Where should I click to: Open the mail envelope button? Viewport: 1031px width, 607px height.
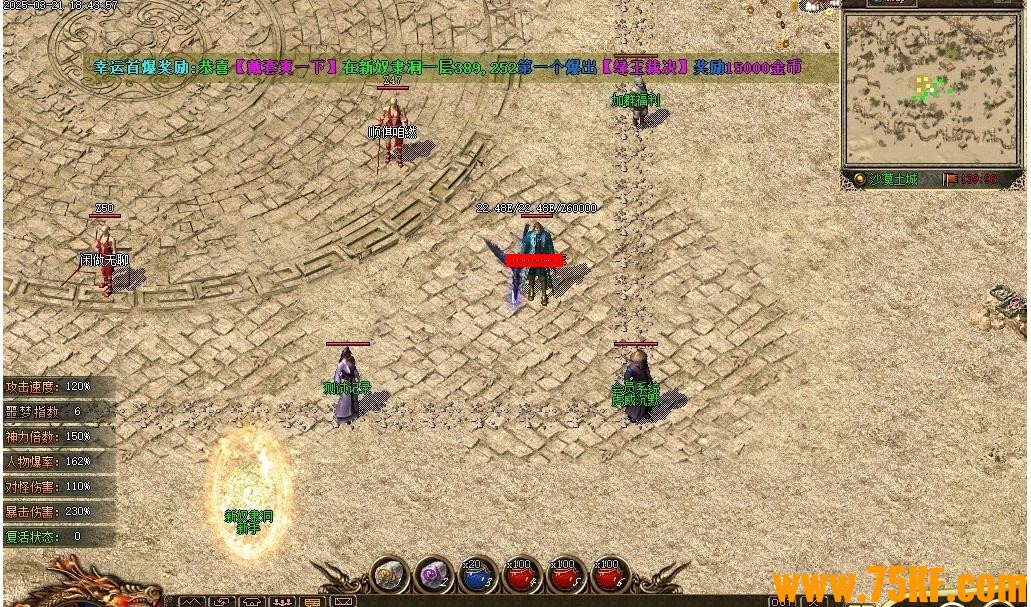click(x=343, y=602)
